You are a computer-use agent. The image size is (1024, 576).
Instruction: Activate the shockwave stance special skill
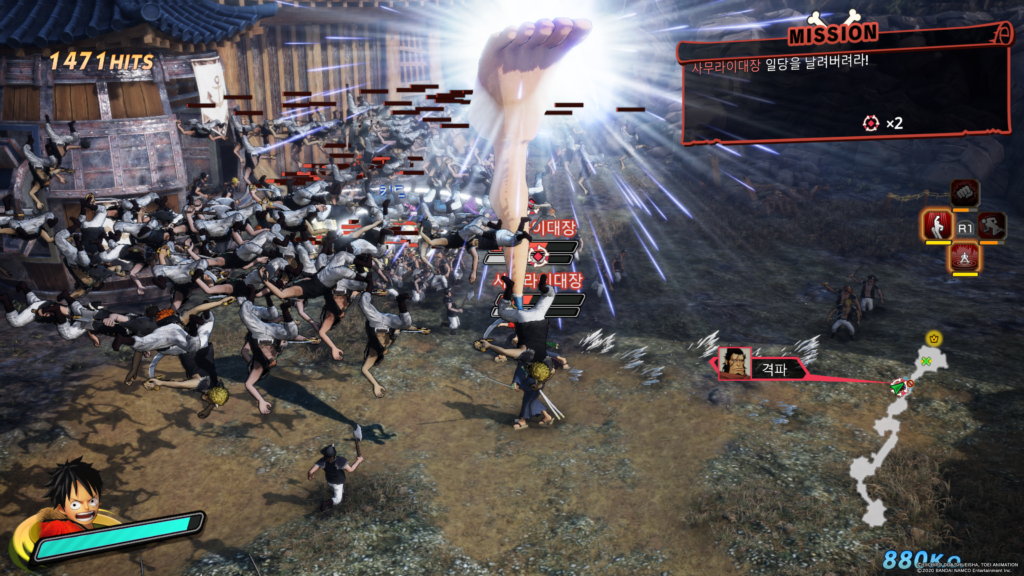pos(964,258)
